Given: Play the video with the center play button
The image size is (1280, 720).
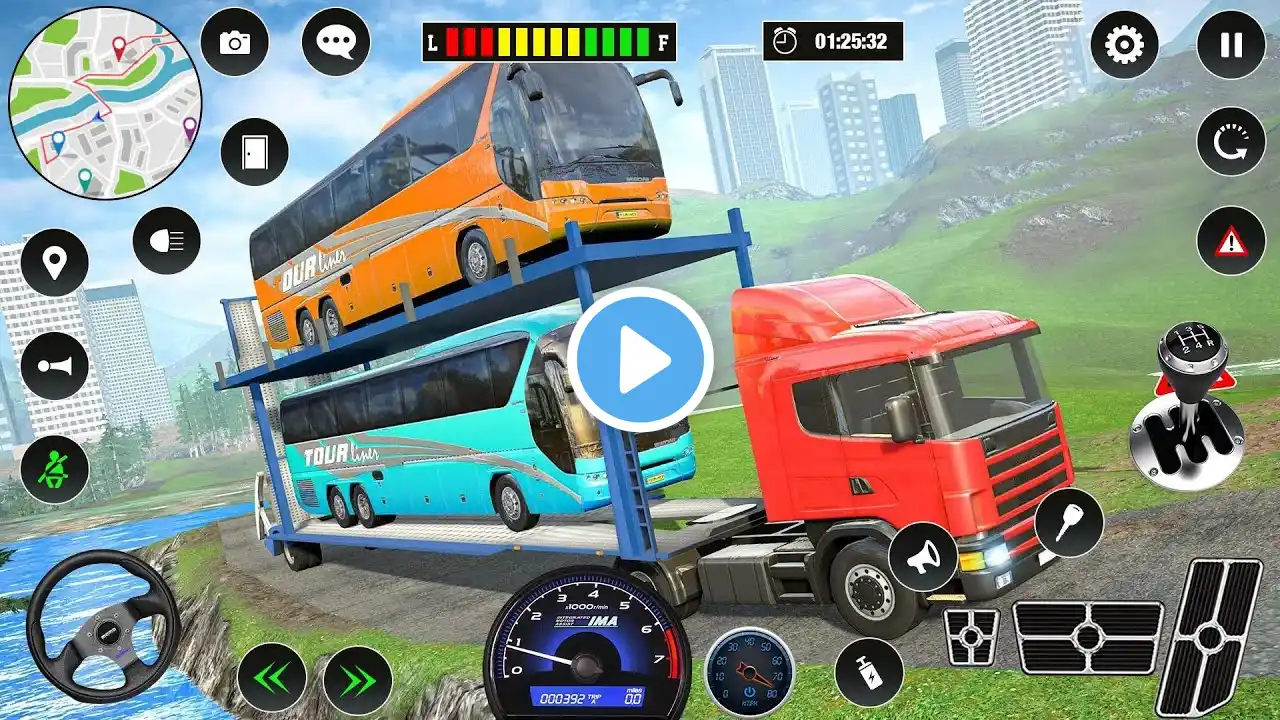Looking at the screenshot, I should [640, 360].
